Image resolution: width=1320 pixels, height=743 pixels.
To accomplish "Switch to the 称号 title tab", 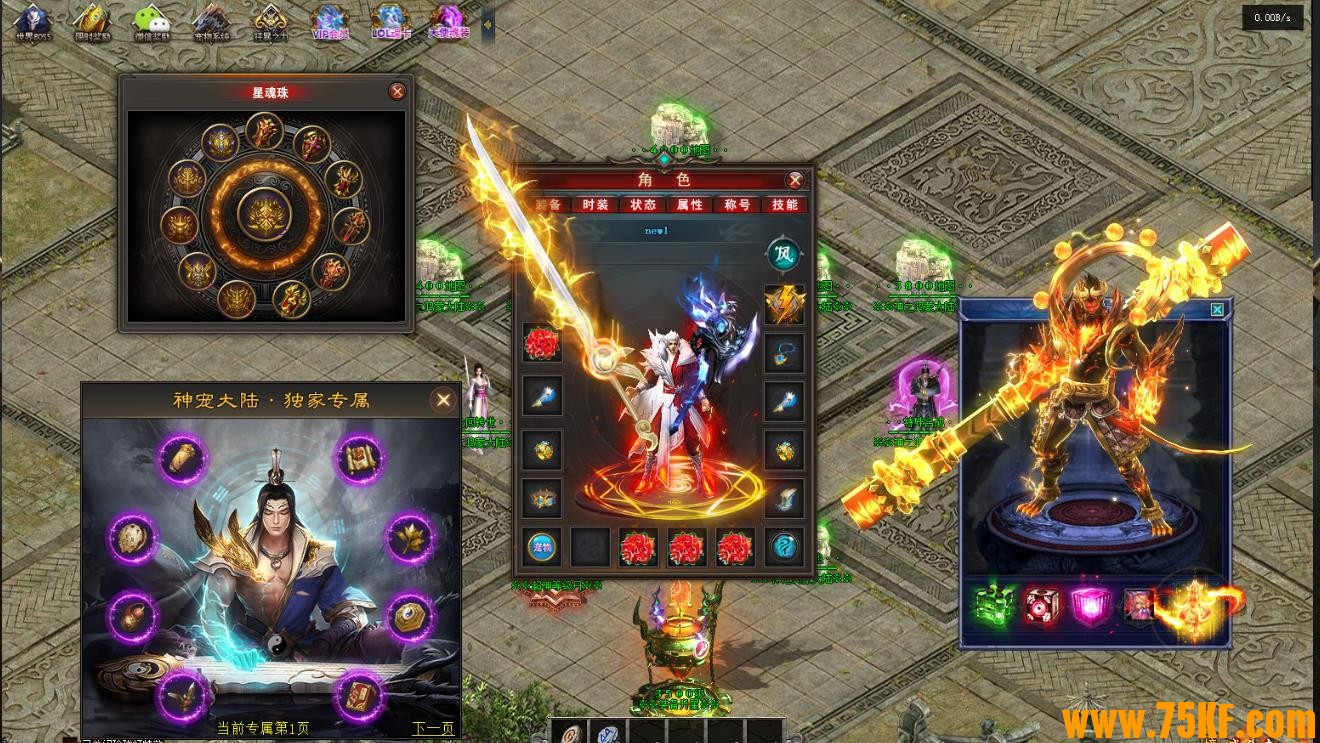I will click(737, 205).
